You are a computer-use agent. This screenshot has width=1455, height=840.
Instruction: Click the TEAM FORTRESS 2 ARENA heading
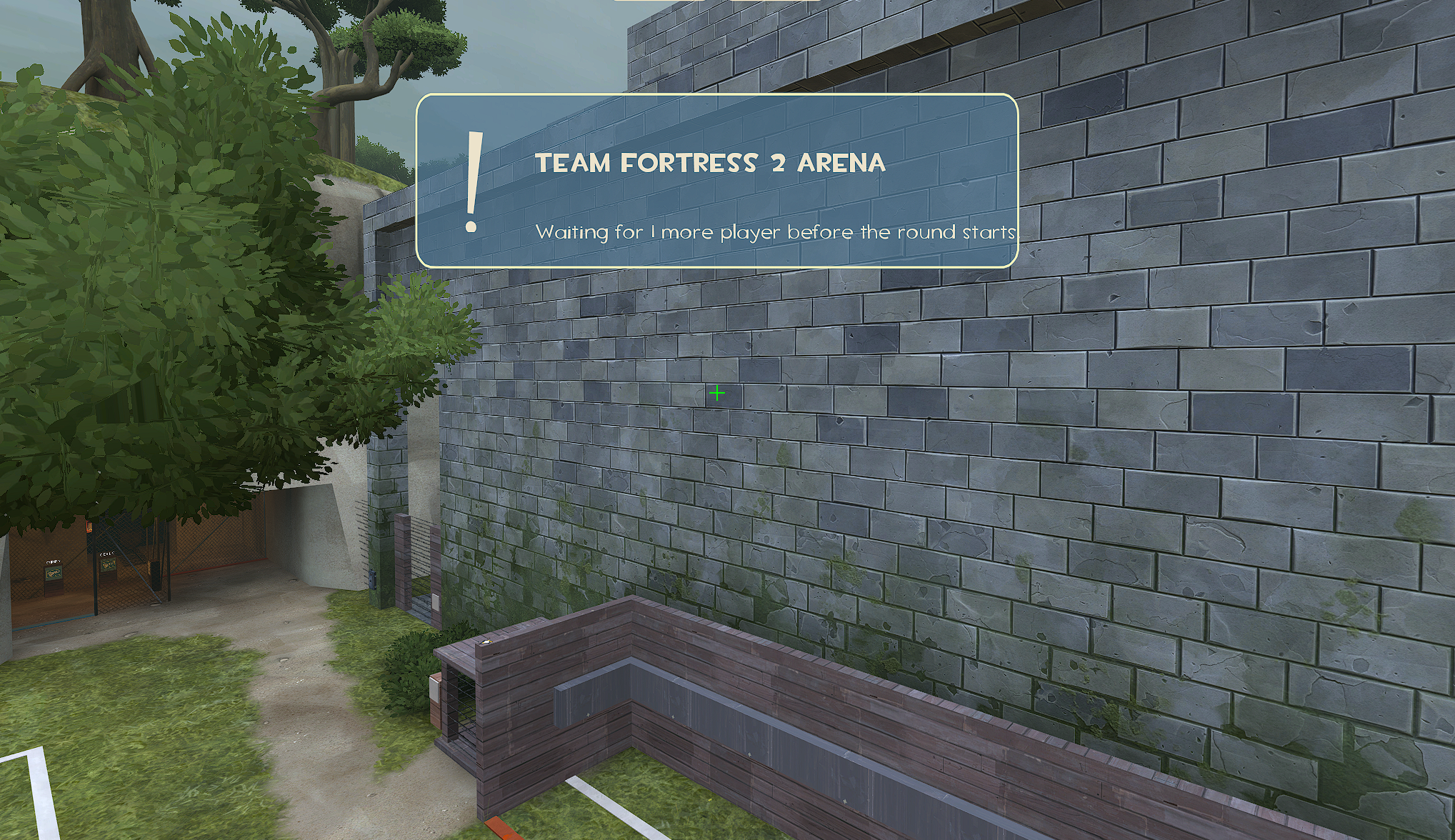tap(711, 163)
